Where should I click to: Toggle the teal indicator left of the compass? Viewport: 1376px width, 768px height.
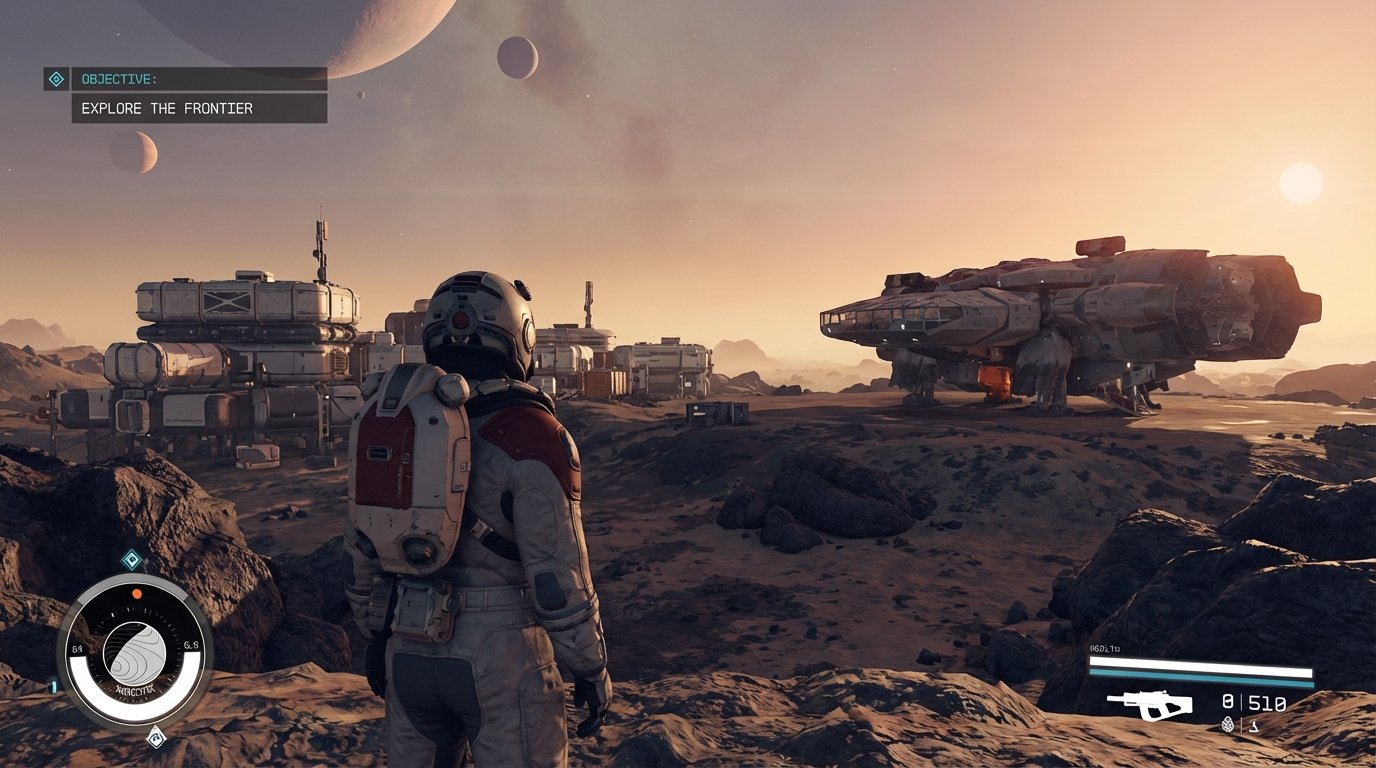click(53, 685)
